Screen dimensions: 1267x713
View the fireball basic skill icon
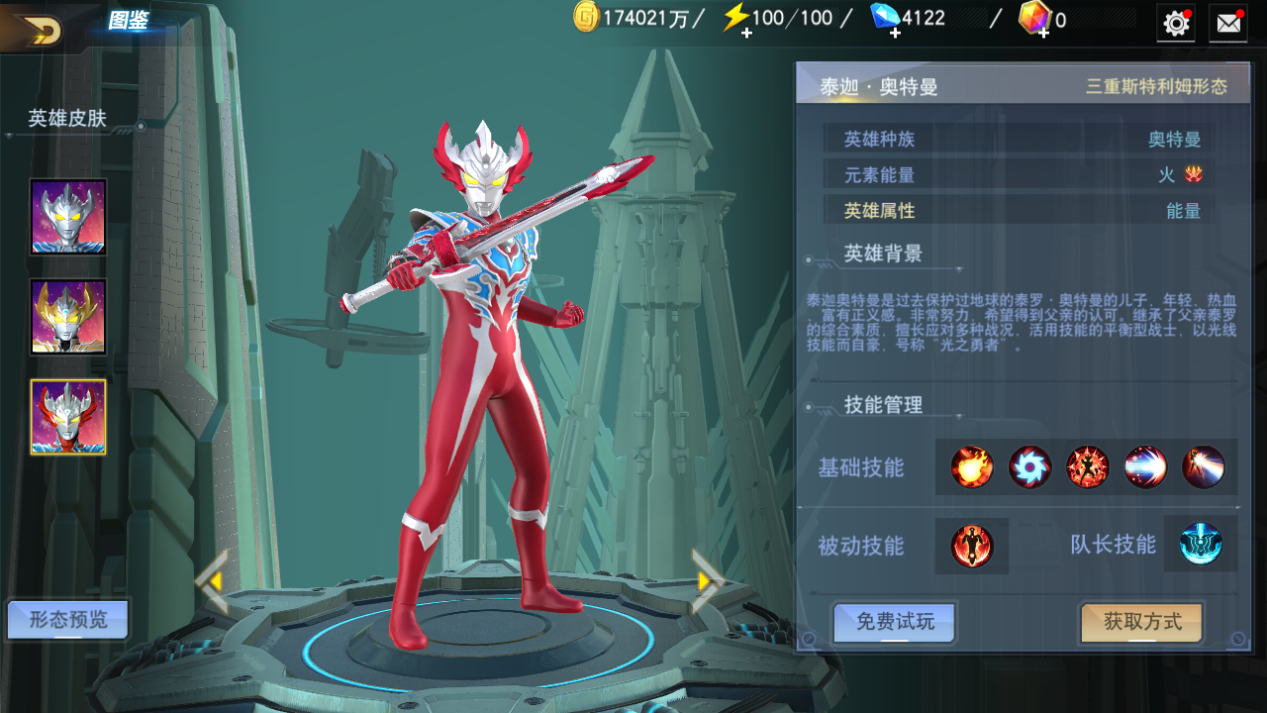[x=972, y=467]
